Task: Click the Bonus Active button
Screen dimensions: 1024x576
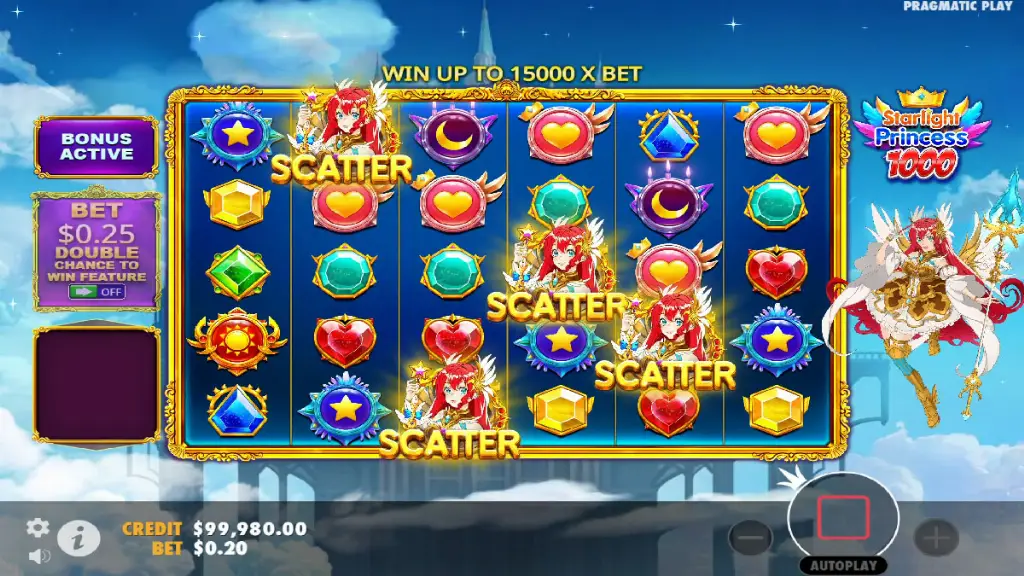Action: 96,147
